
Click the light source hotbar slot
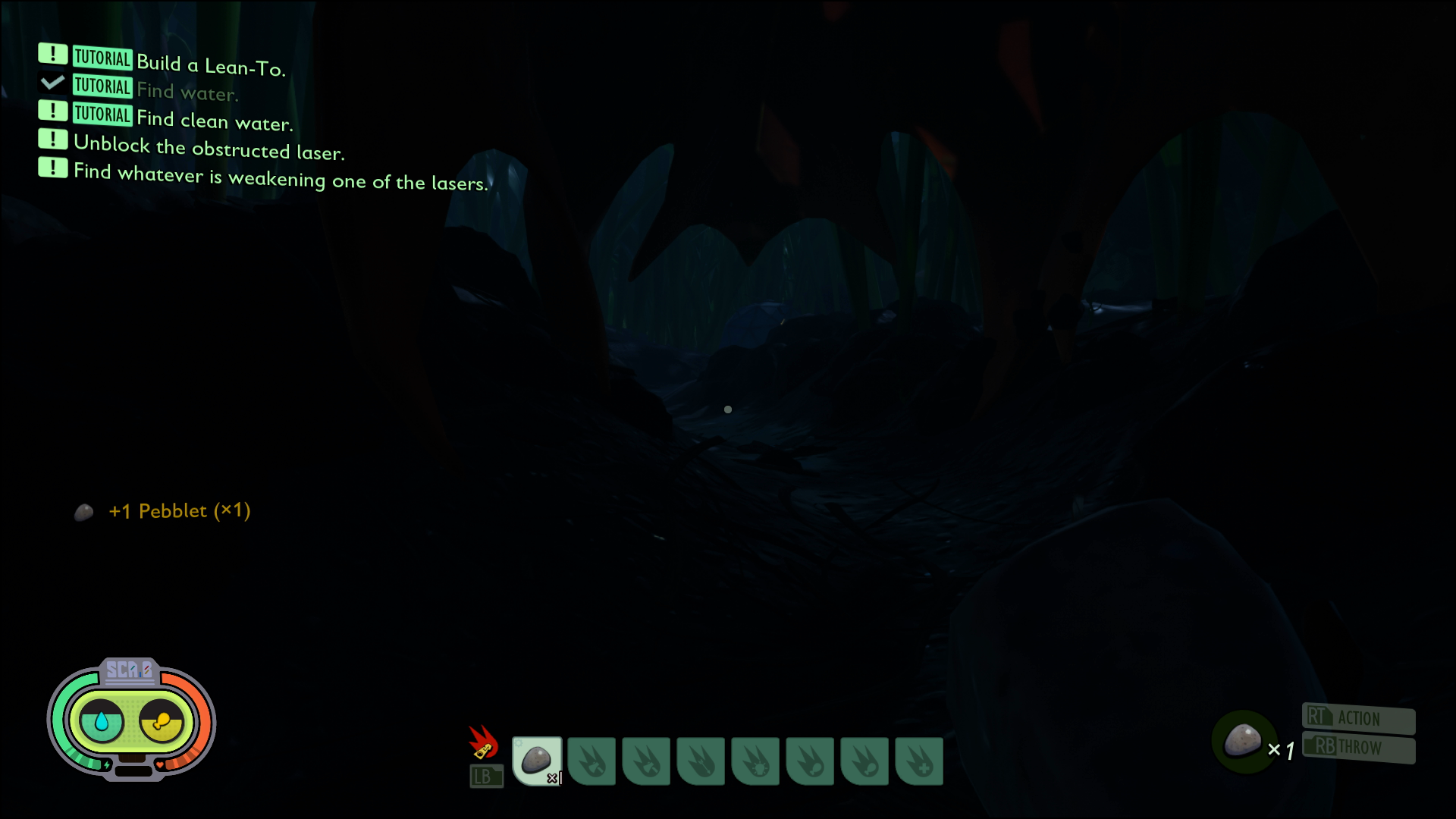tap(756, 761)
